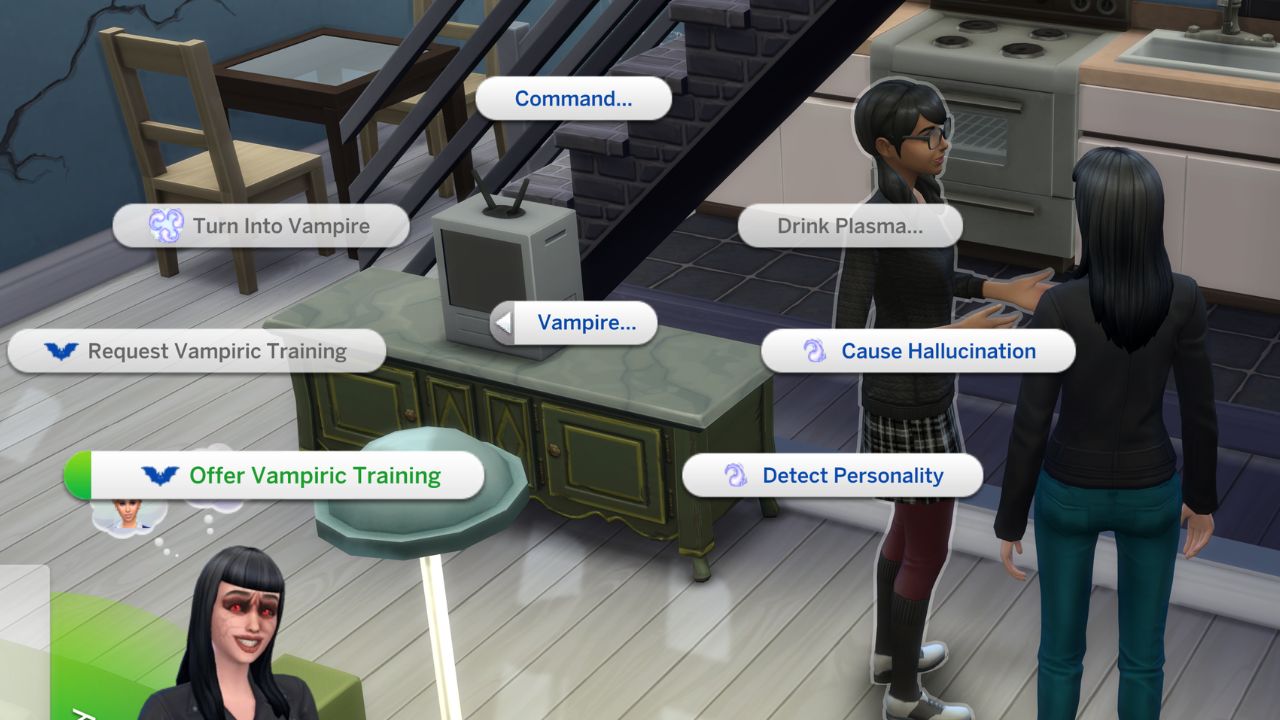Click the back arrow on the Vampire... label
The image size is (1280, 720).
click(x=505, y=322)
